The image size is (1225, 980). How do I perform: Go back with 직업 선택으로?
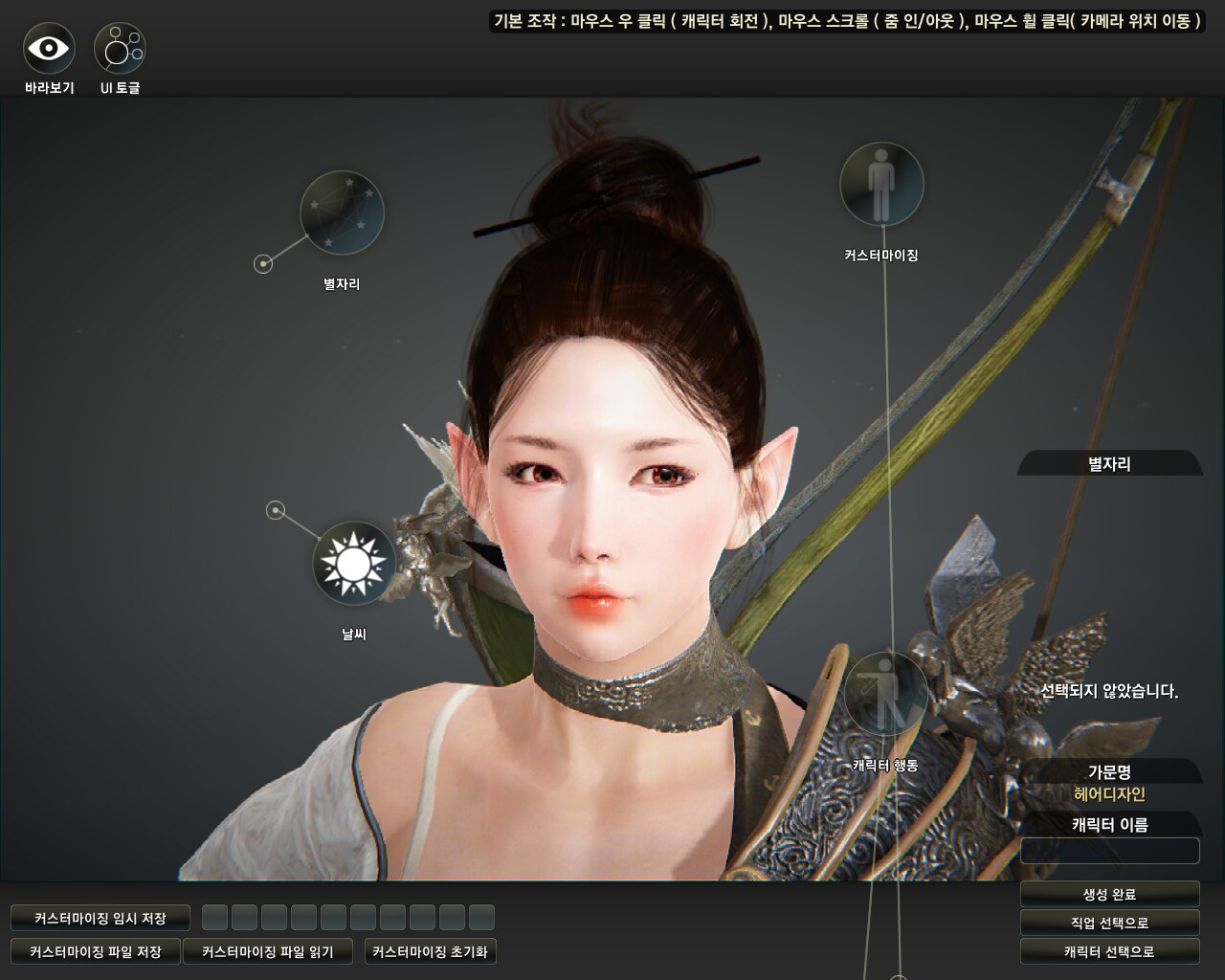[x=1109, y=923]
